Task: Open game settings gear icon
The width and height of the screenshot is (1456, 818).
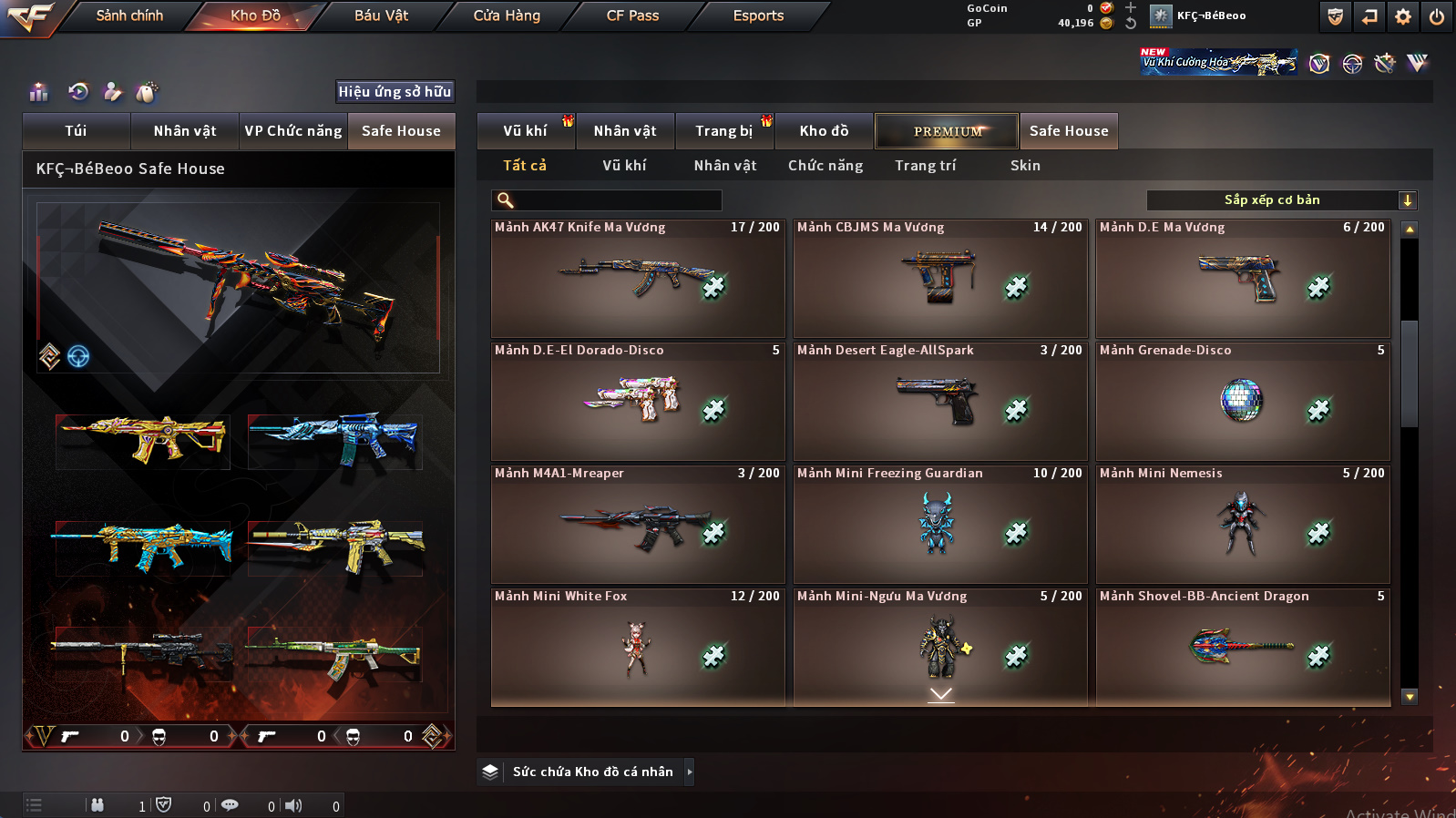Action: click(x=1403, y=16)
